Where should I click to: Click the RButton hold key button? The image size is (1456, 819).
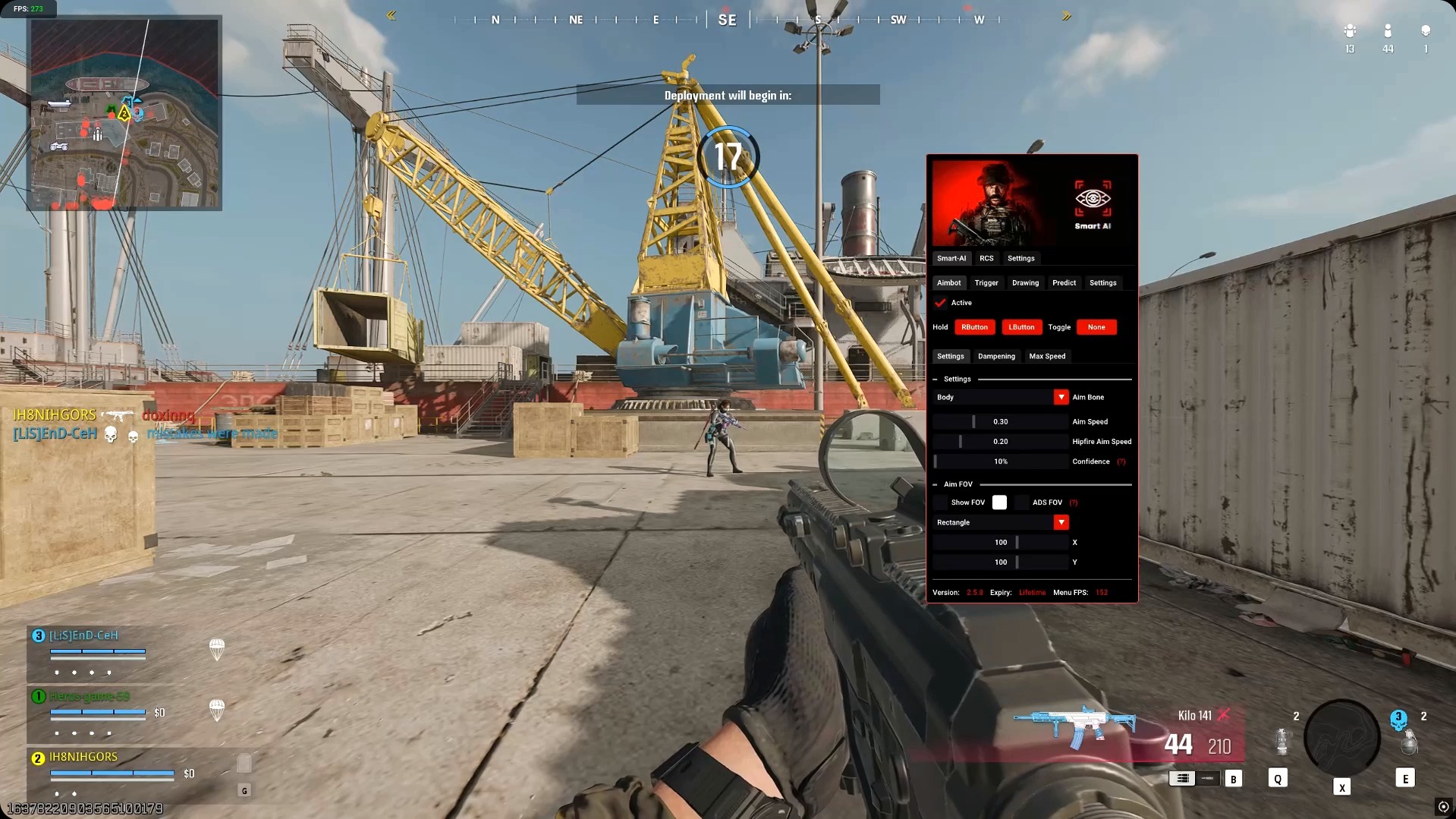[x=974, y=327]
